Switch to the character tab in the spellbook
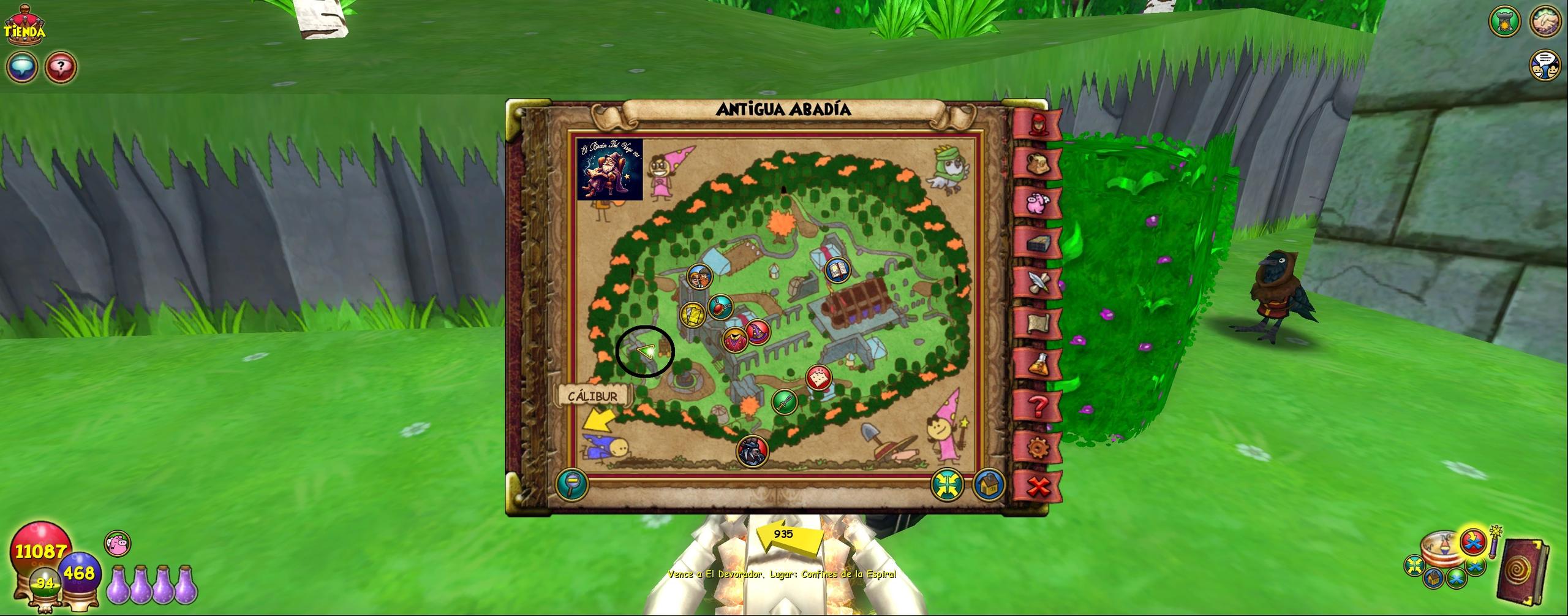This screenshot has height=616, width=1568. [1038, 124]
